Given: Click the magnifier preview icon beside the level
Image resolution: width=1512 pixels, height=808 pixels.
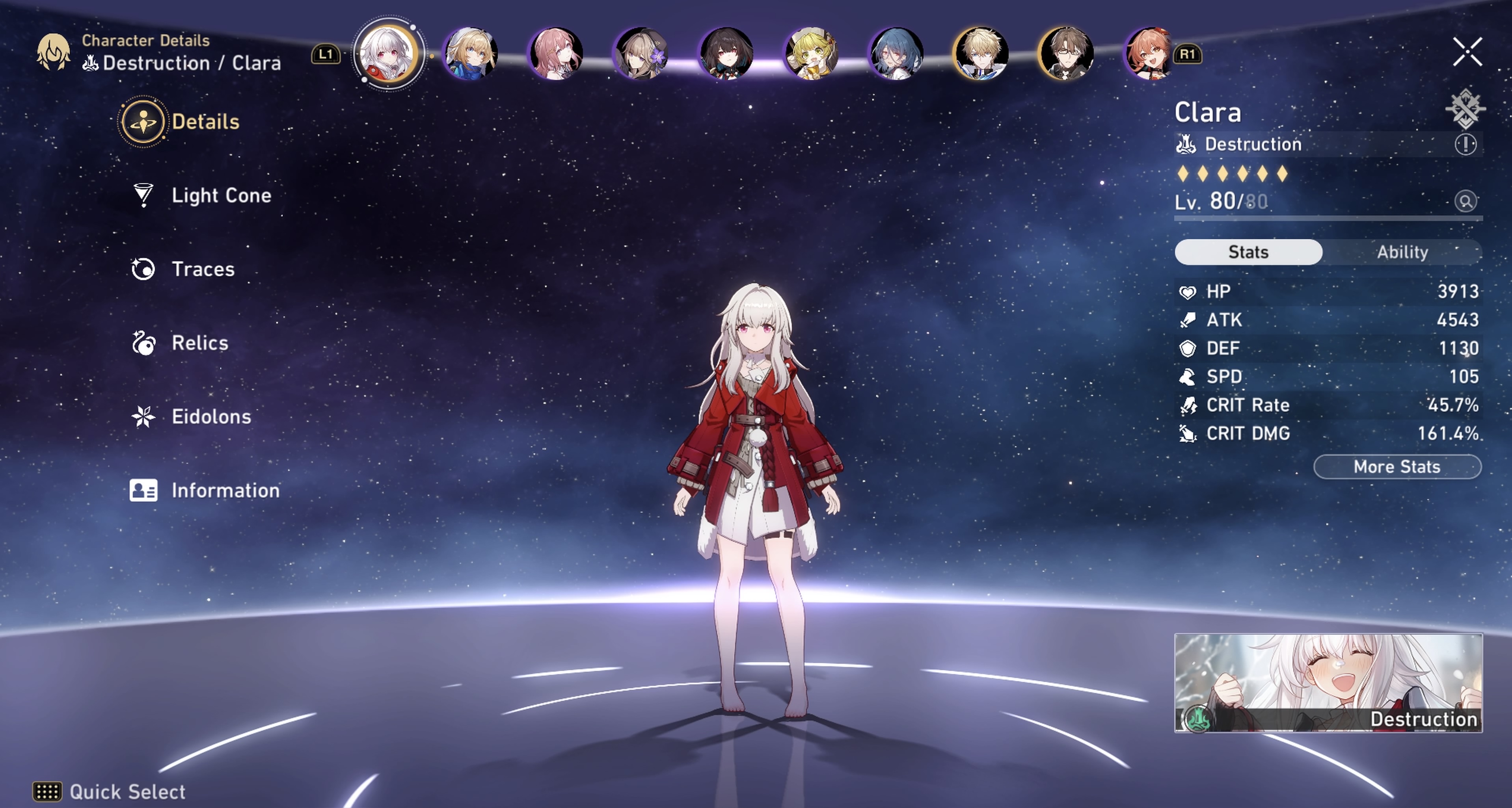Looking at the screenshot, I should point(1465,201).
